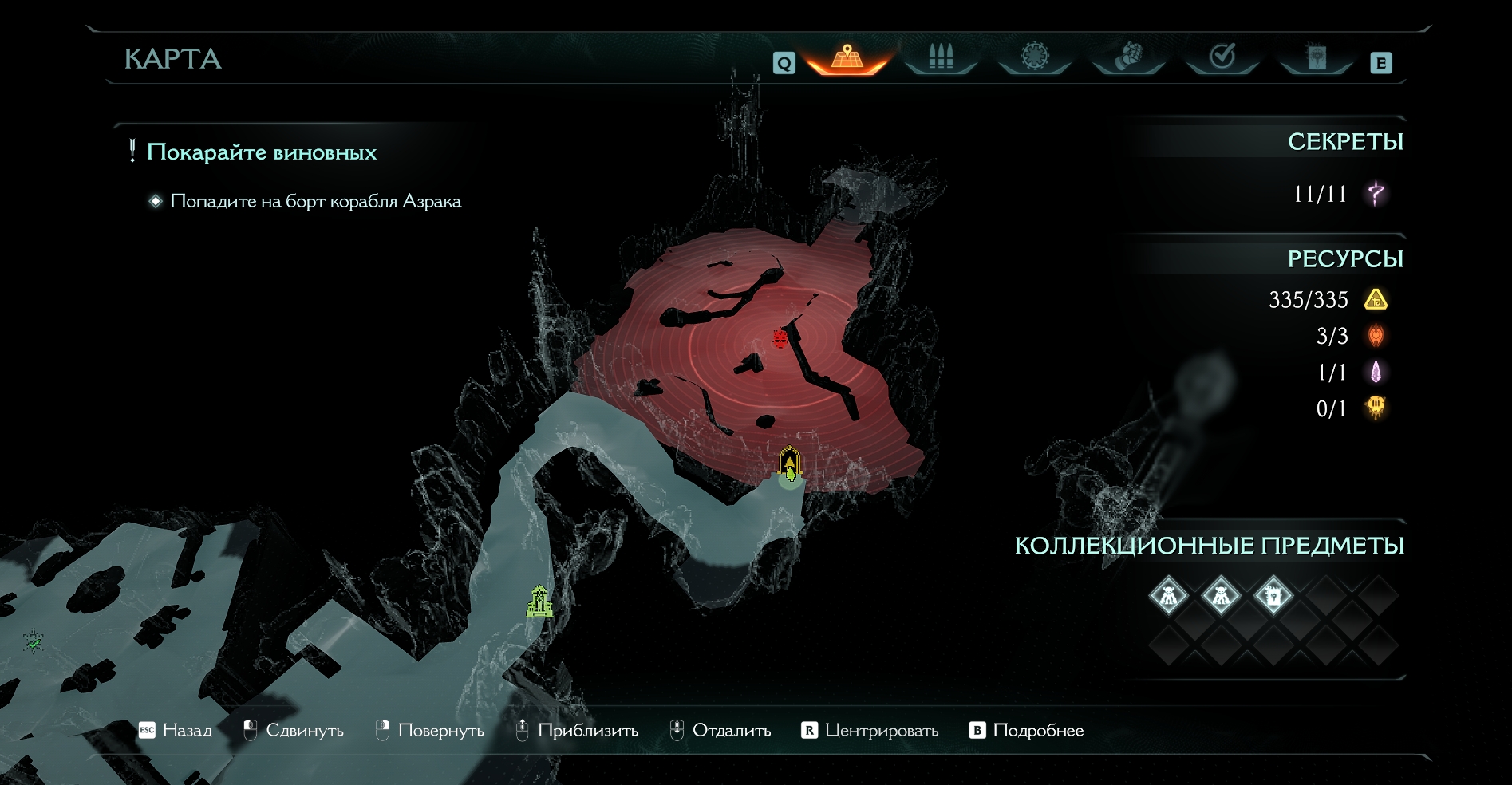Screen dimensions: 1512x785
Task: Switch to the gauntlet fist tab
Action: [1128, 57]
